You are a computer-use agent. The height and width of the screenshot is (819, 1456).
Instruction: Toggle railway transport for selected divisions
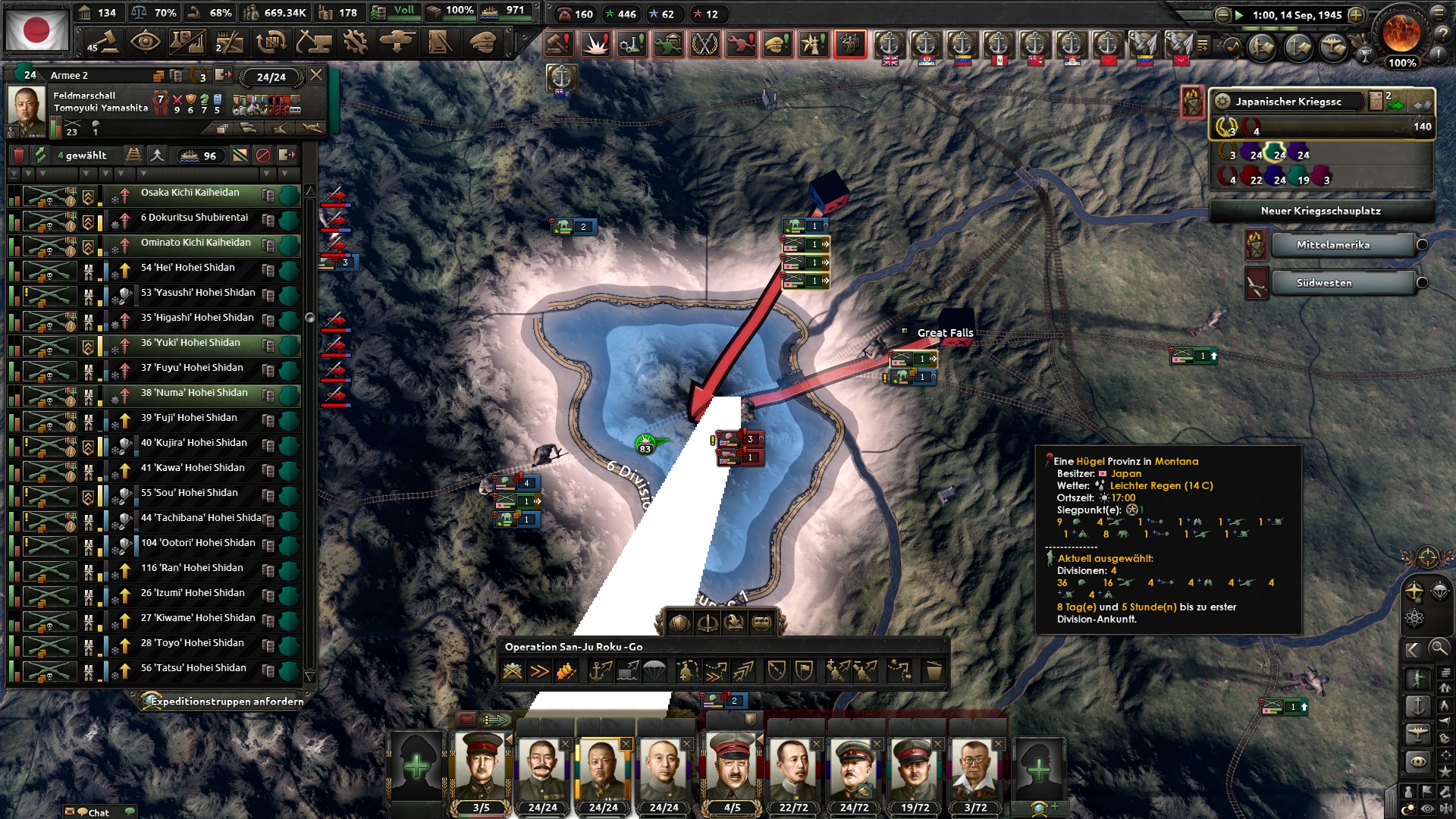(133, 155)
